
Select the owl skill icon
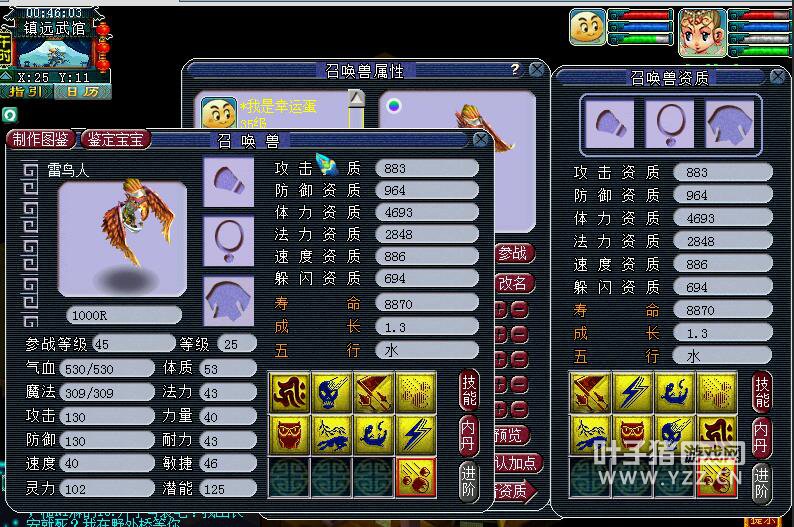coord(290,434)
